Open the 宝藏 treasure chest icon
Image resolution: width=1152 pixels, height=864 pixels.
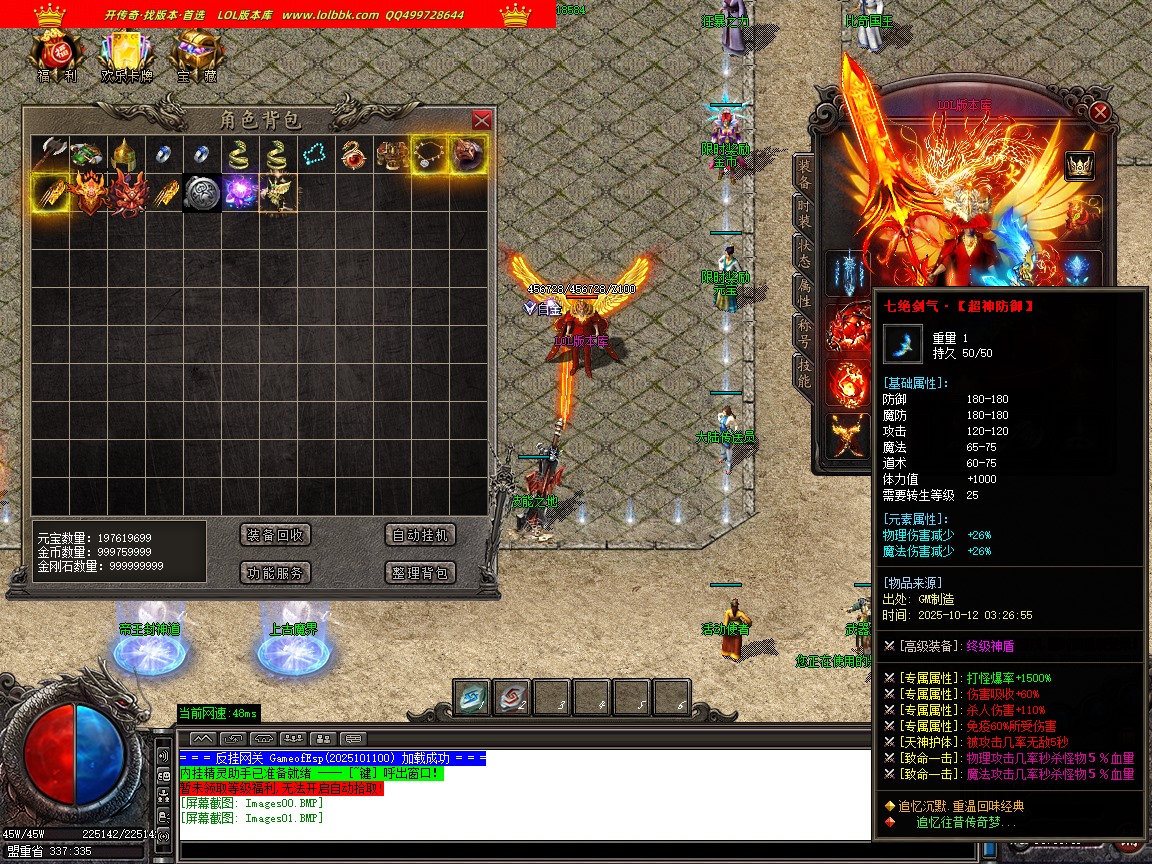(197, 55)
